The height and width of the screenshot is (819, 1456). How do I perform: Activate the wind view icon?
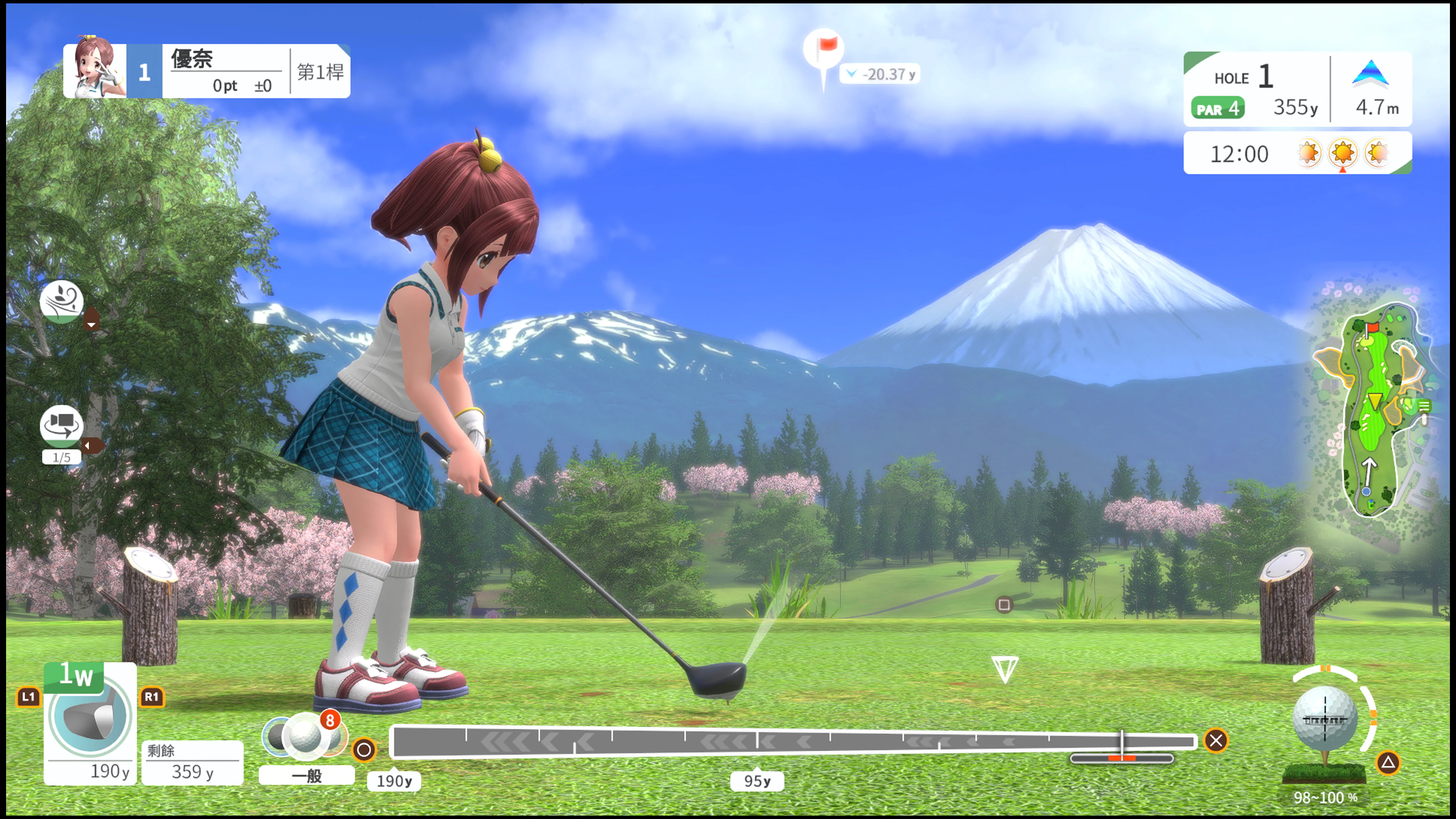pyautogui.click(x=61, y=301)
